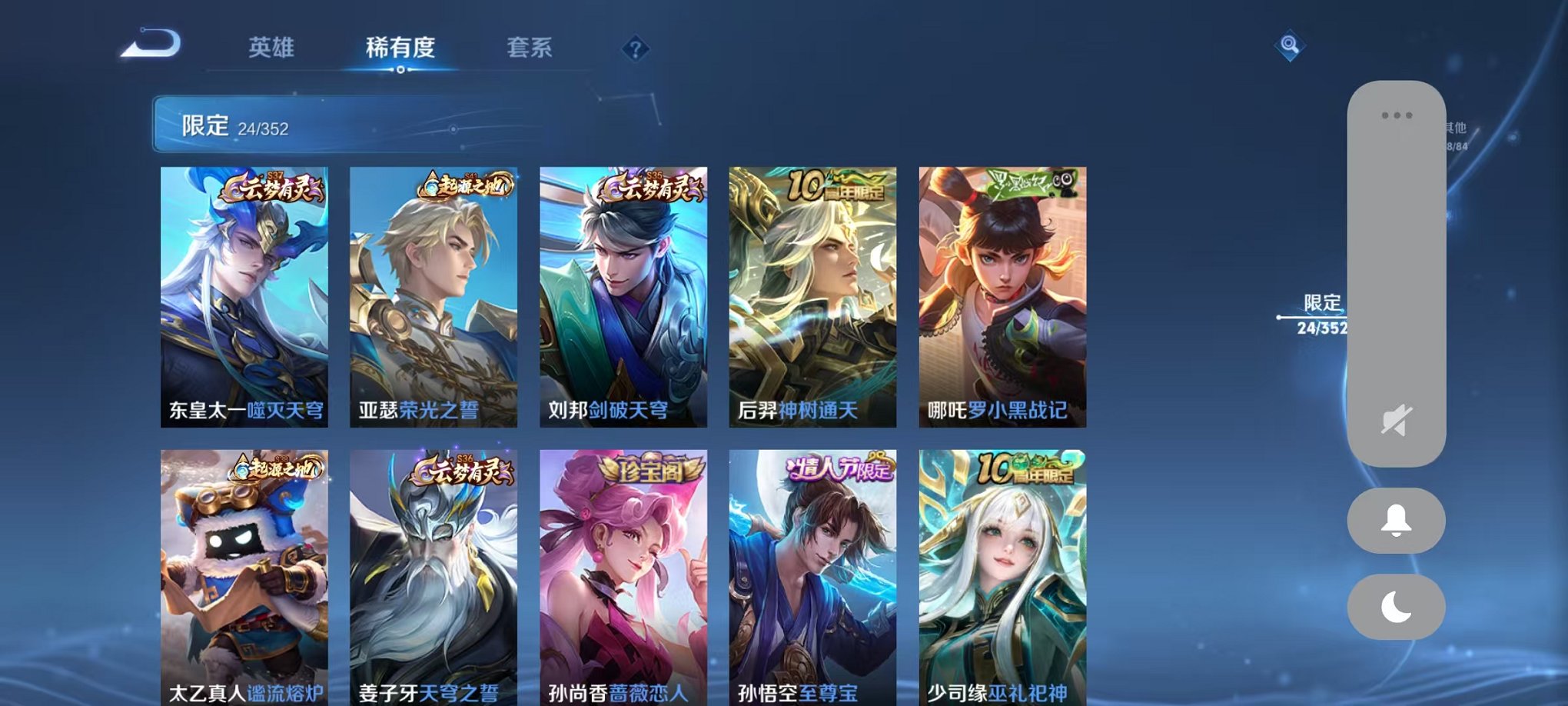Screen dimensions: 1568x706
Task: Switch to the 英雄 tab
Action: (273, 46)
